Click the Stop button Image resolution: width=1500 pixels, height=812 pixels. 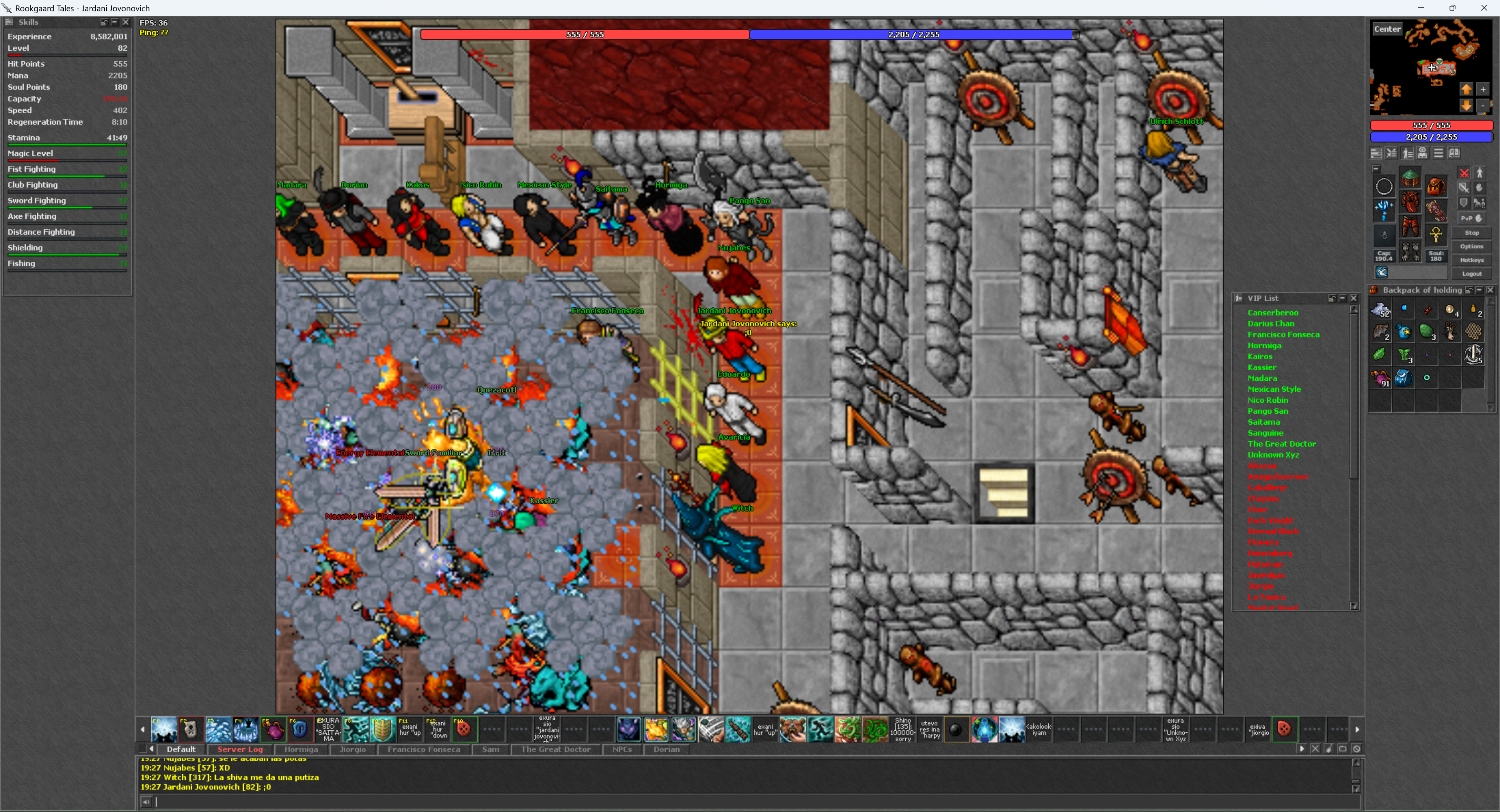coord(1471,233)
